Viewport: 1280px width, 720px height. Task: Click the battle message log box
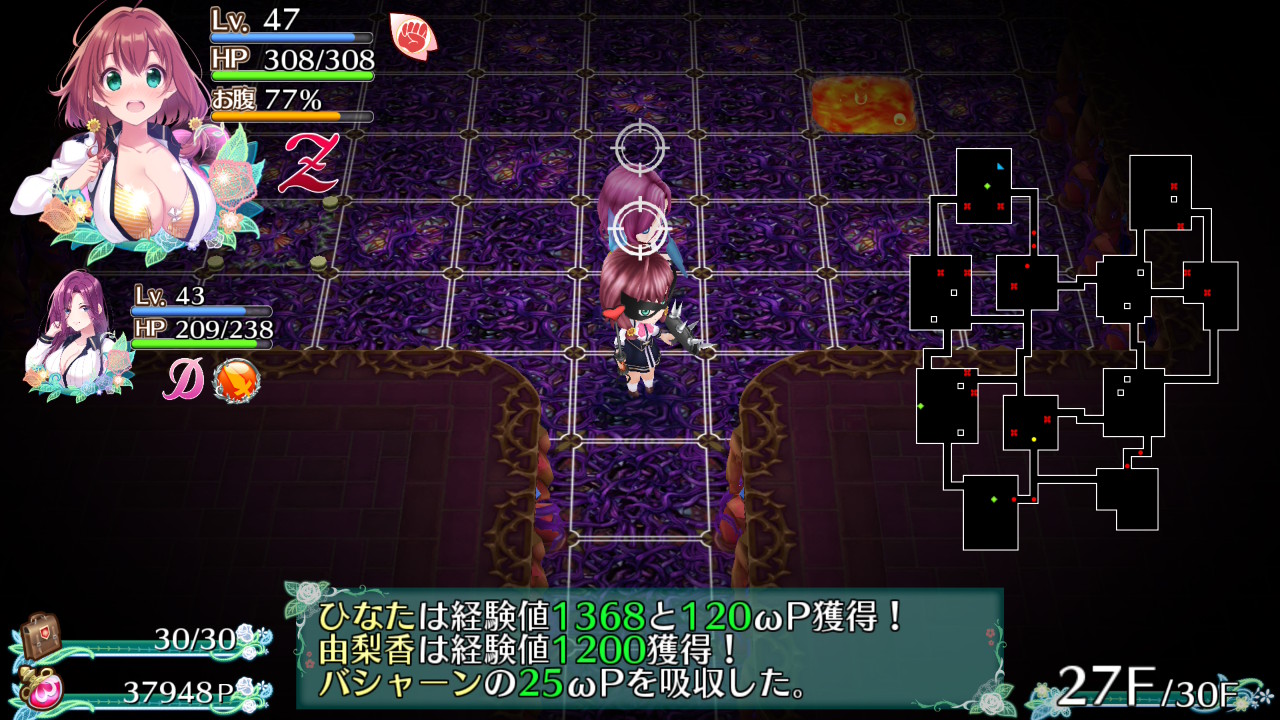pyautogui.click(x=650, y=649)
